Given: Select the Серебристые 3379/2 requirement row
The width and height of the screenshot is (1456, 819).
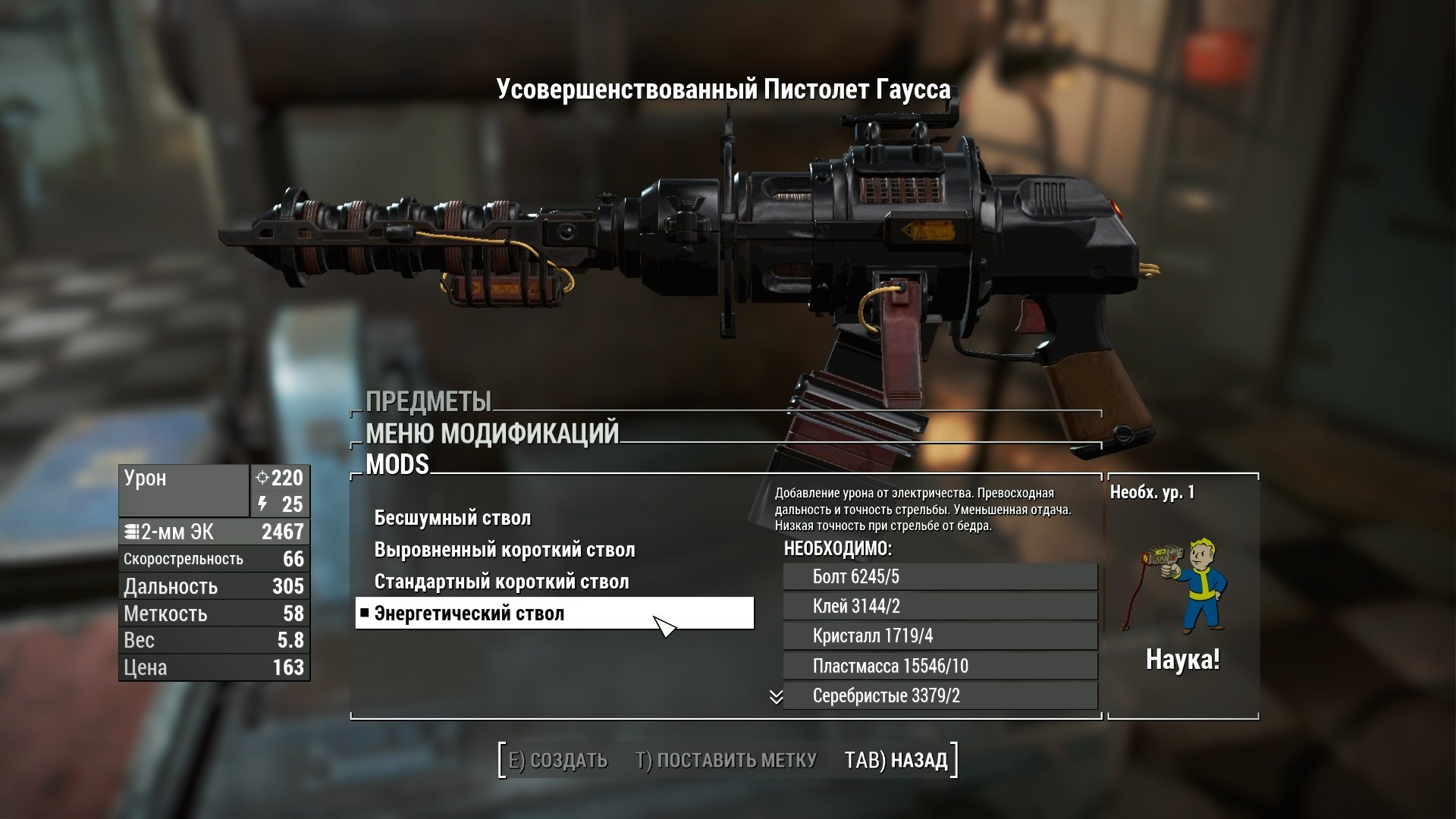Looking at the screenshot, I should (940, 696).
